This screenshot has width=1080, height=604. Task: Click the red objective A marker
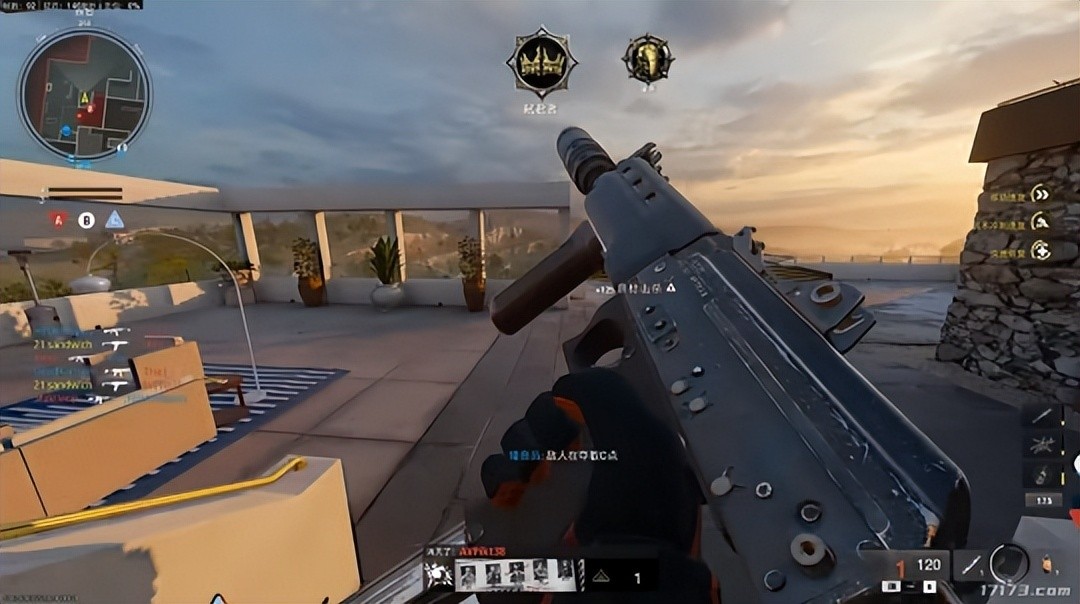click(58, 220)
